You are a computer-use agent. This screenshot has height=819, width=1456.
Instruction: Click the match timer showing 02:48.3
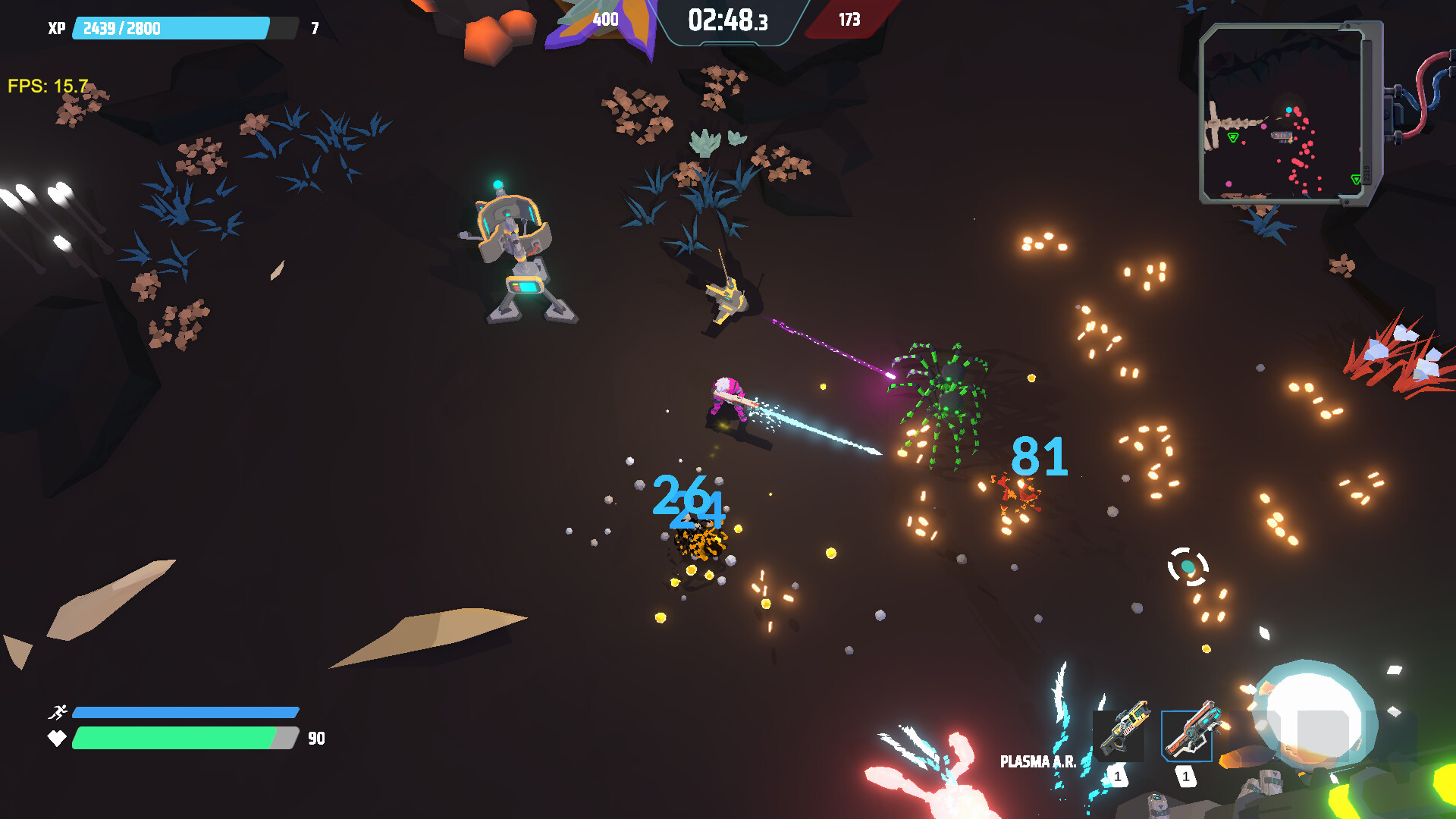point(726,21)
